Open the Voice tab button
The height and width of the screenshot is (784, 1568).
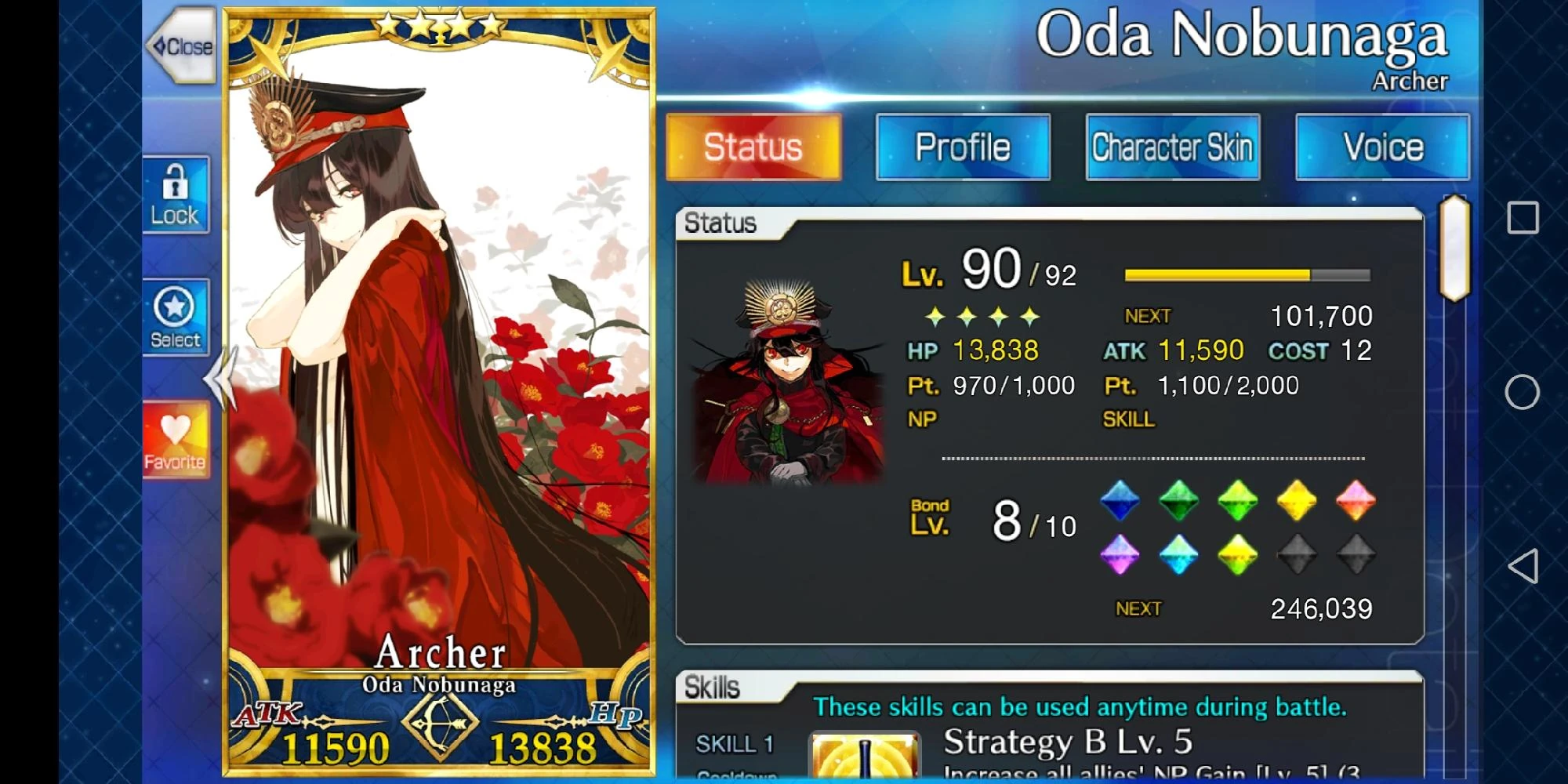1383,146
